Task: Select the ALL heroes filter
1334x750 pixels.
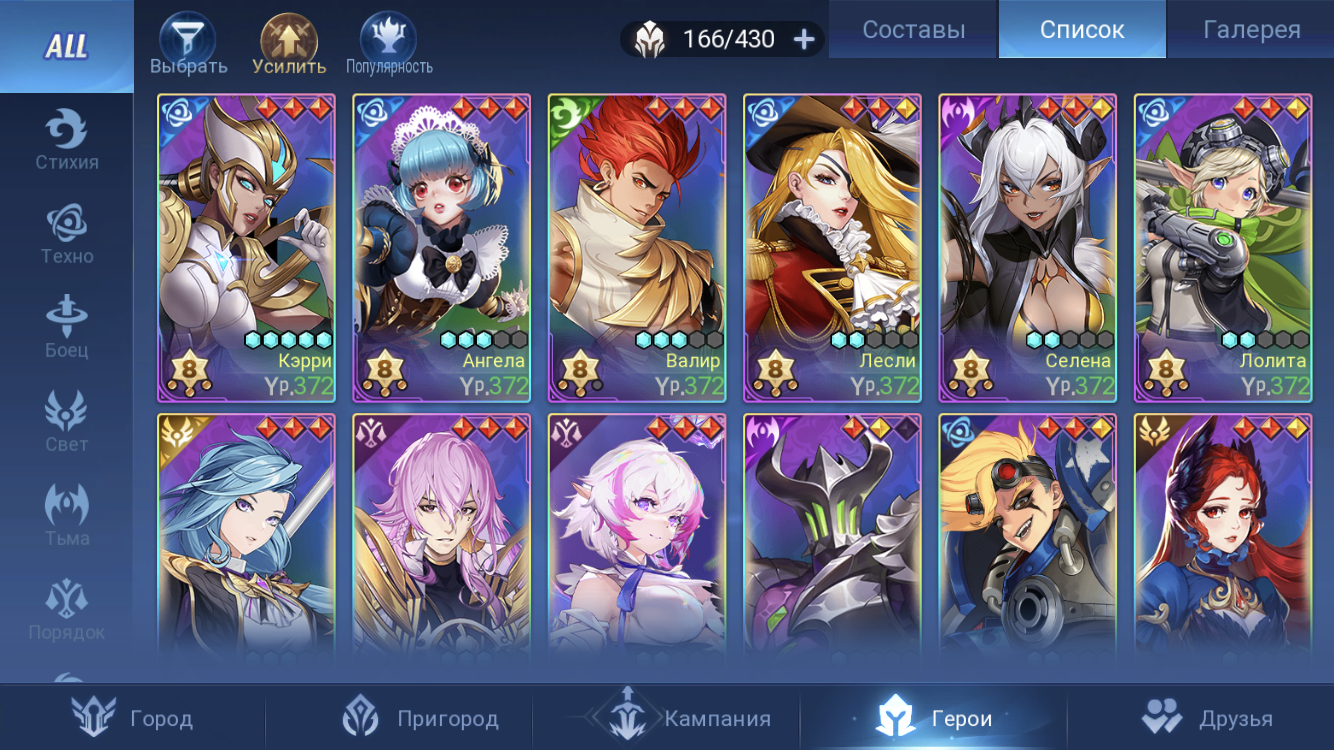Action: [x=66, y=46]
